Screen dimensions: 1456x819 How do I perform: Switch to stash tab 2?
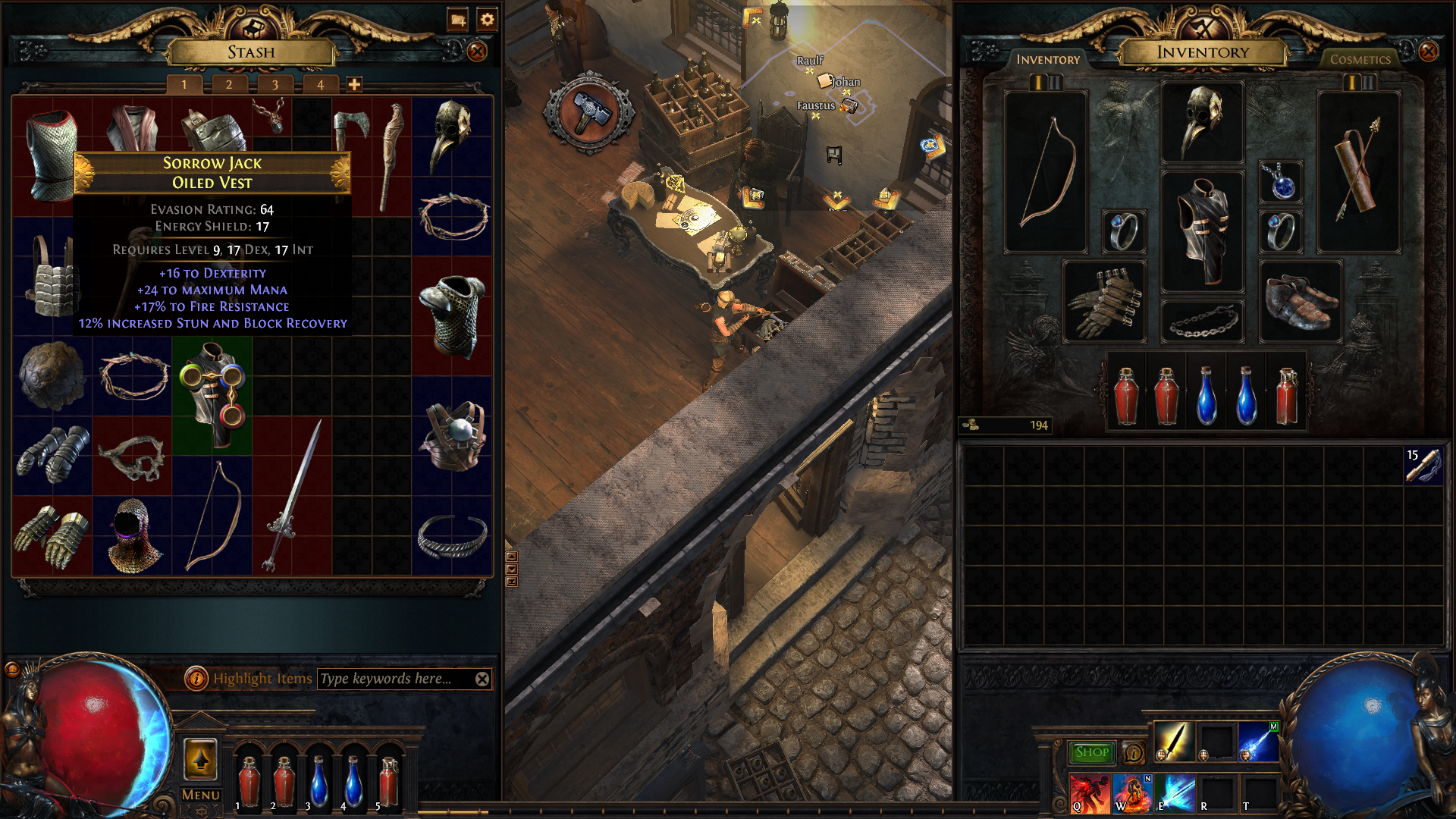point(229,85)
